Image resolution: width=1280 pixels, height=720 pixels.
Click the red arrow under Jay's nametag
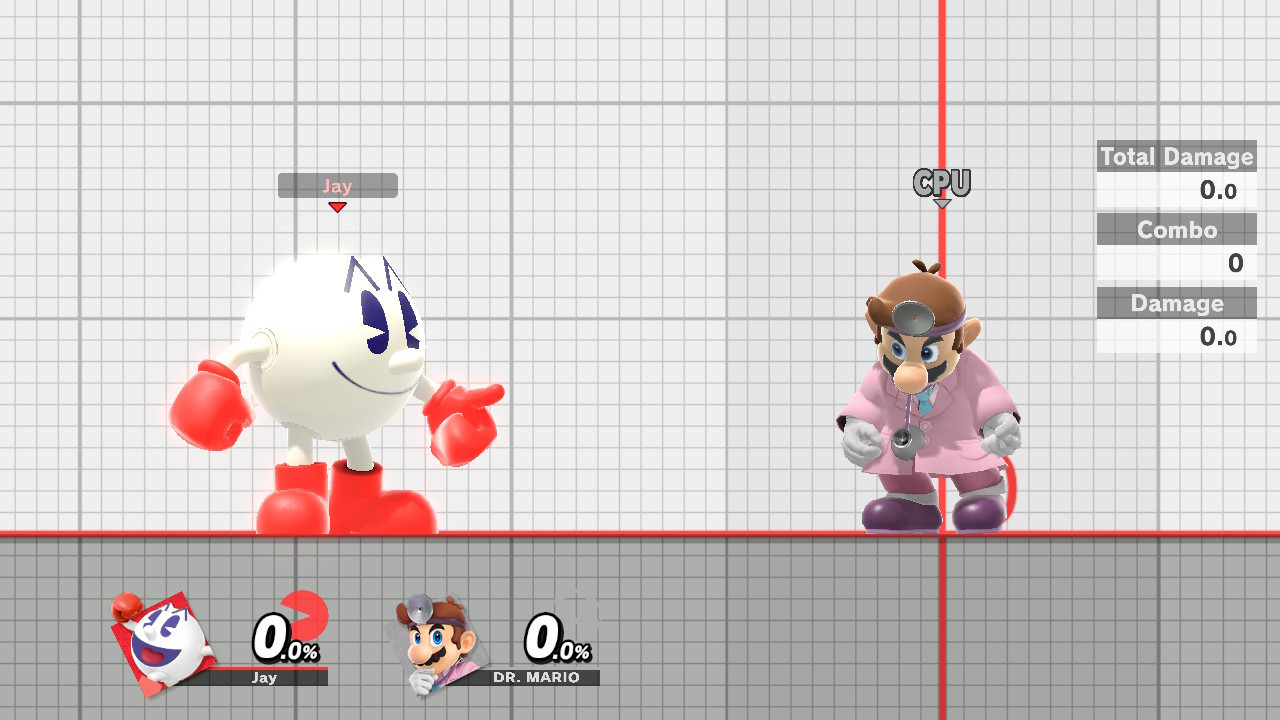pyautogui.click(x=338, y=205)
